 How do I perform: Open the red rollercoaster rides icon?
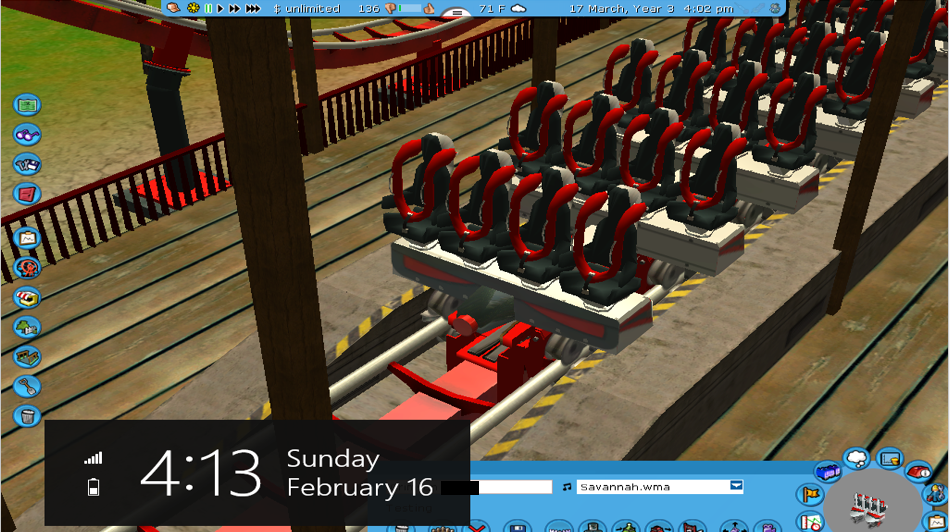[27, 268]
